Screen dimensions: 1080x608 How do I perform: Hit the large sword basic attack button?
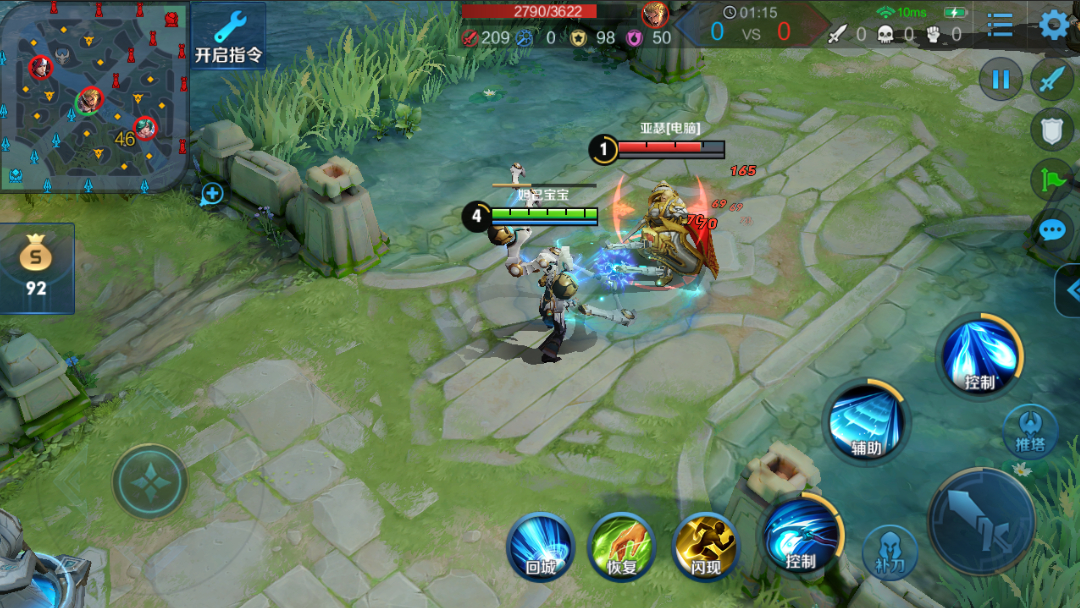click(981, 521)
